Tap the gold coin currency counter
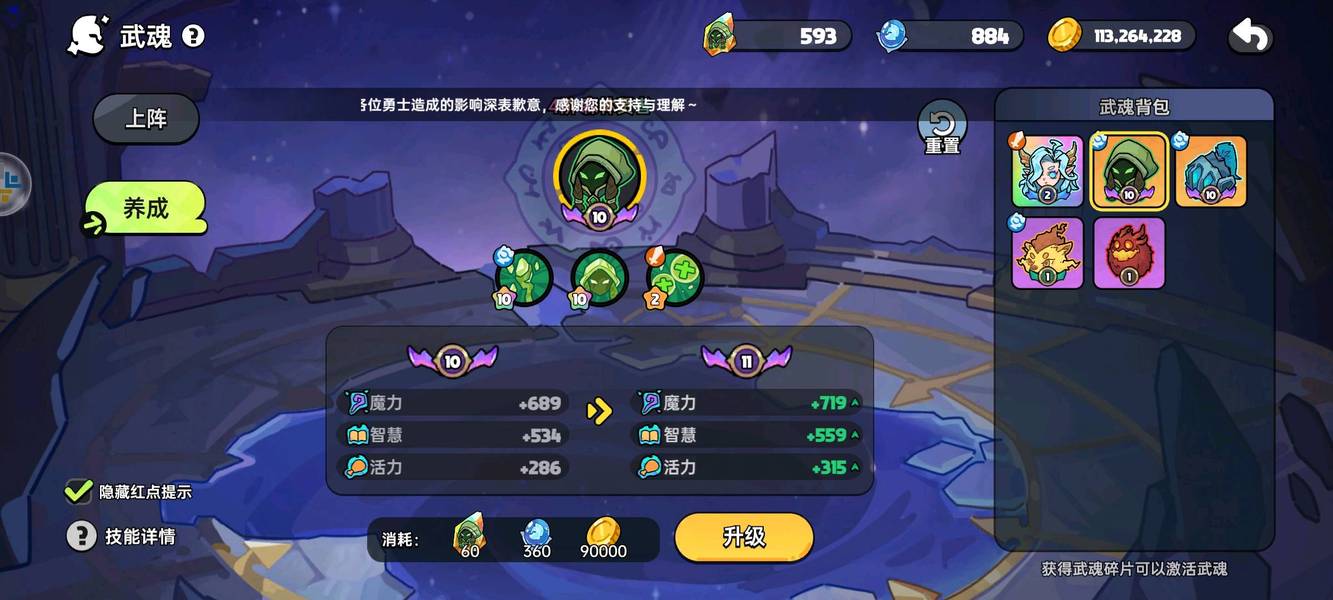 1122,36
